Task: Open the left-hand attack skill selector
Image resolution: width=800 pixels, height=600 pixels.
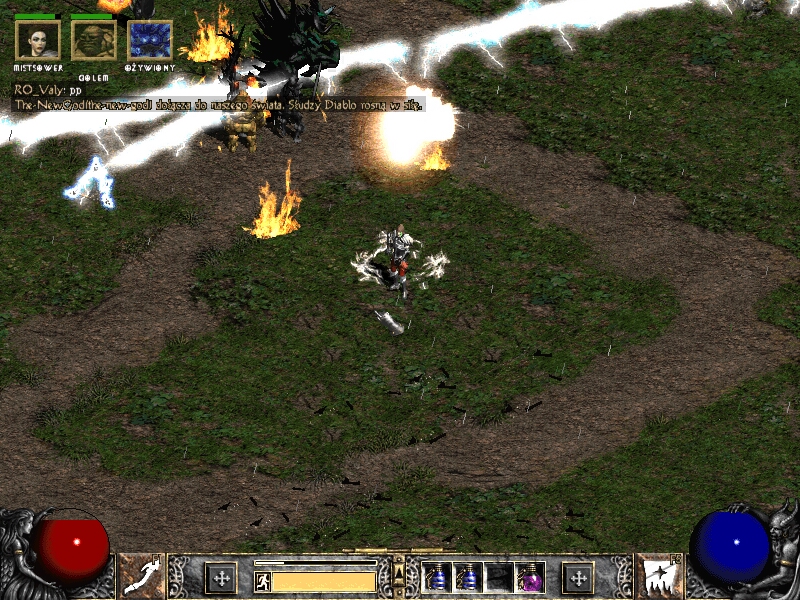Action: (x=141, y=576)
